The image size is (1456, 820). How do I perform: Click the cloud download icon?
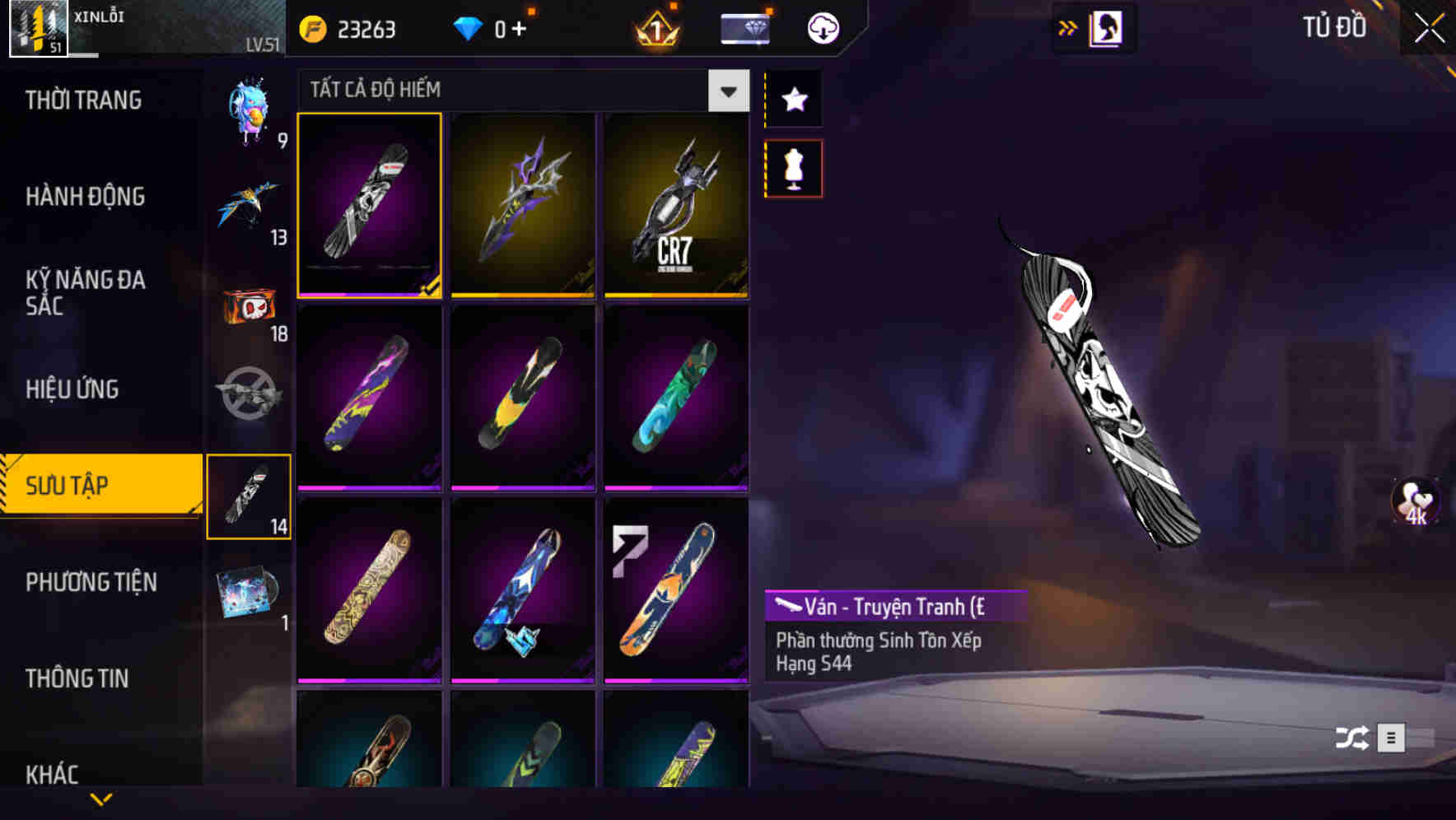tap(821, 27)
